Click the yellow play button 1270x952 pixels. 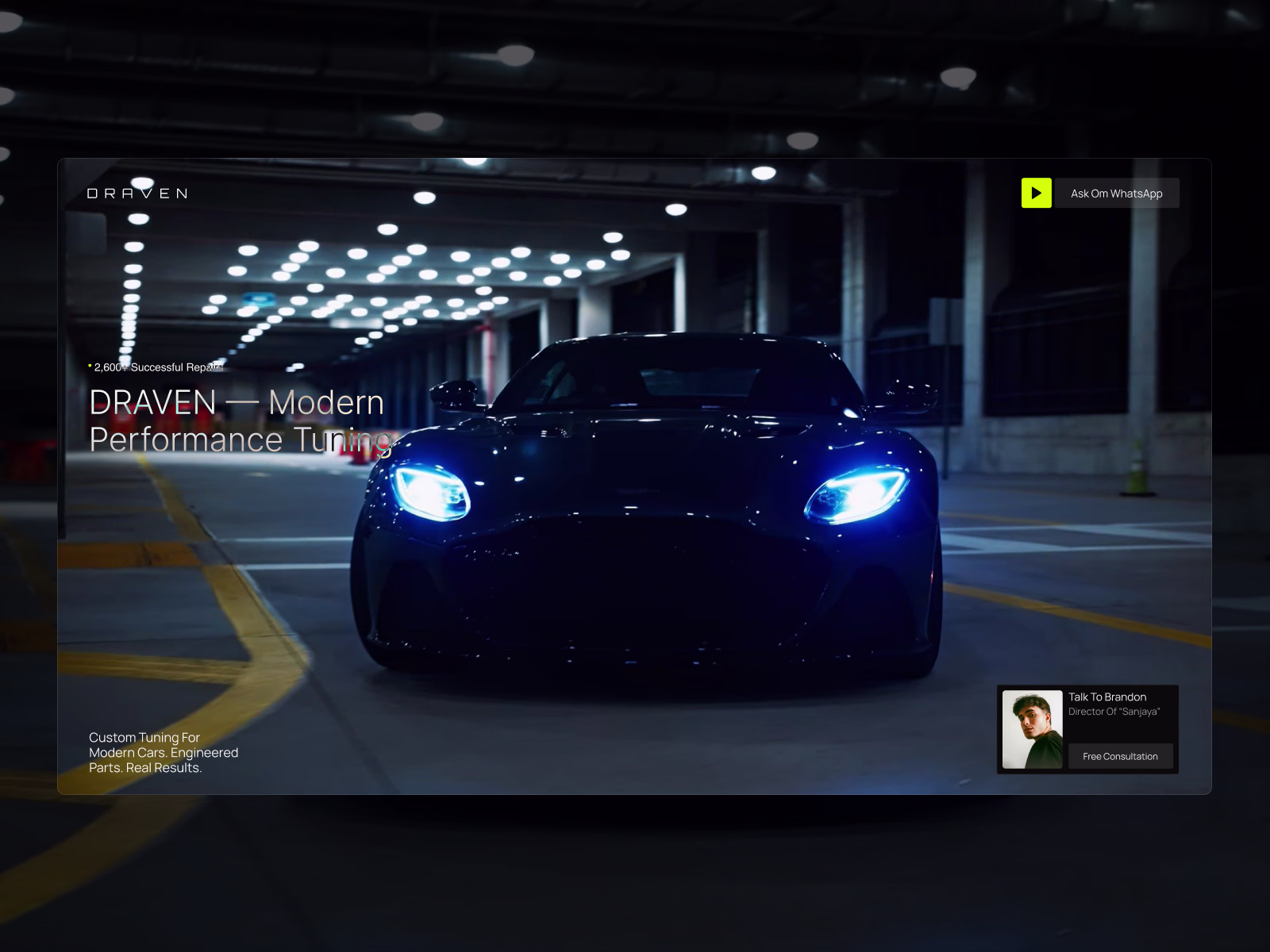click(1036, 193)
